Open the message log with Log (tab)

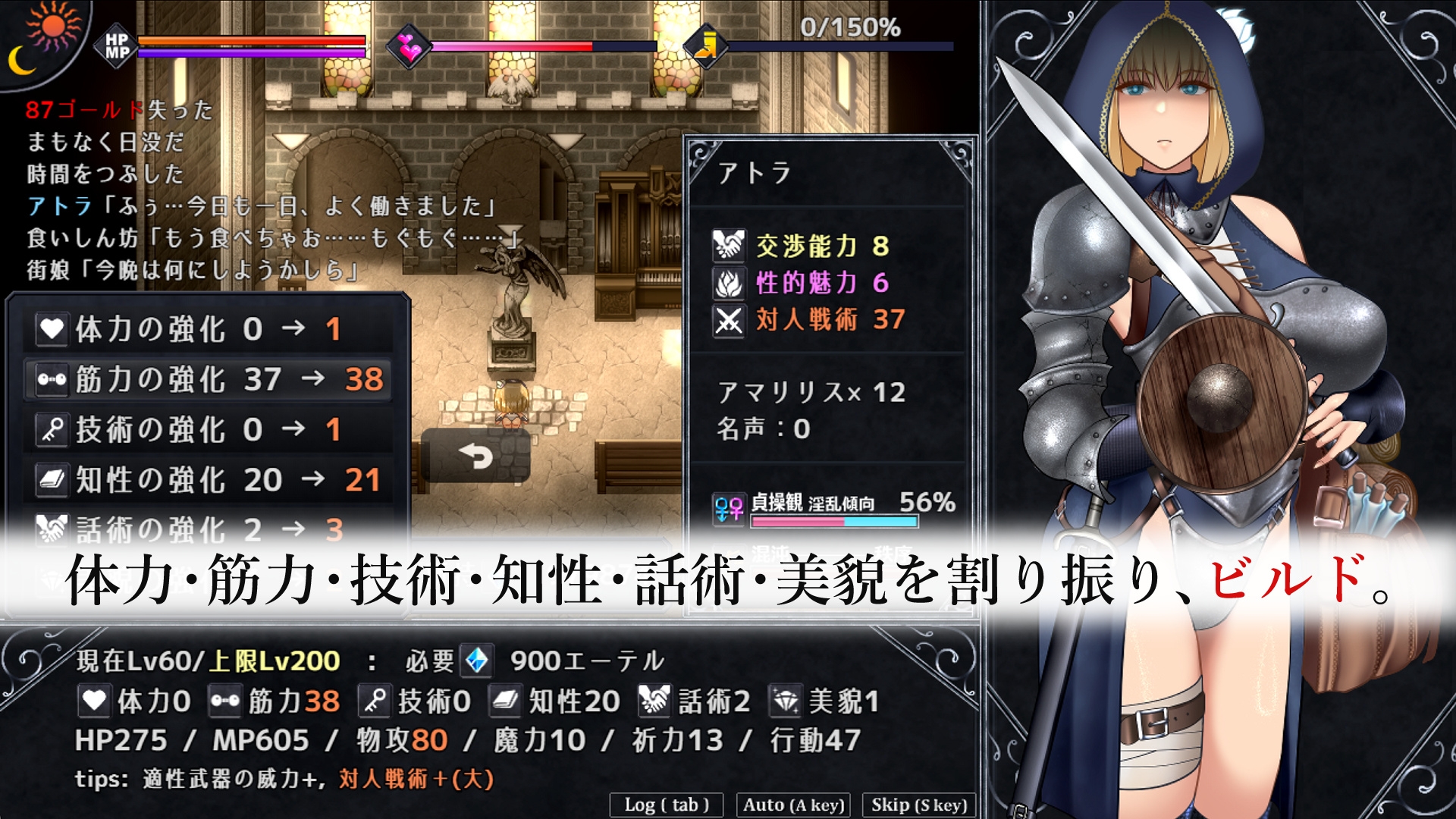667,805
